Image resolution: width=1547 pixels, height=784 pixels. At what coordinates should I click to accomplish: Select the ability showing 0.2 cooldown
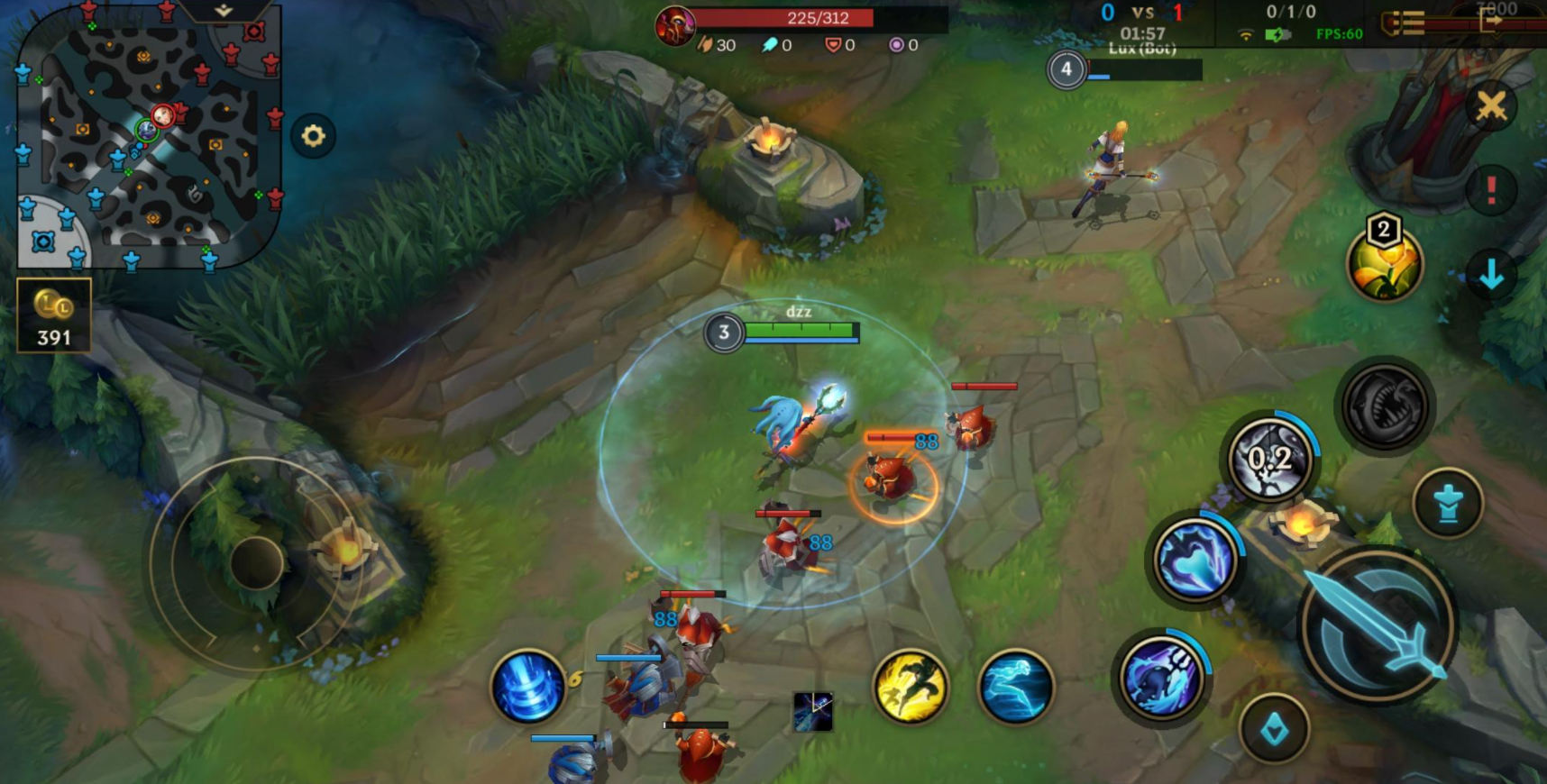click(x=1270, y=459)
